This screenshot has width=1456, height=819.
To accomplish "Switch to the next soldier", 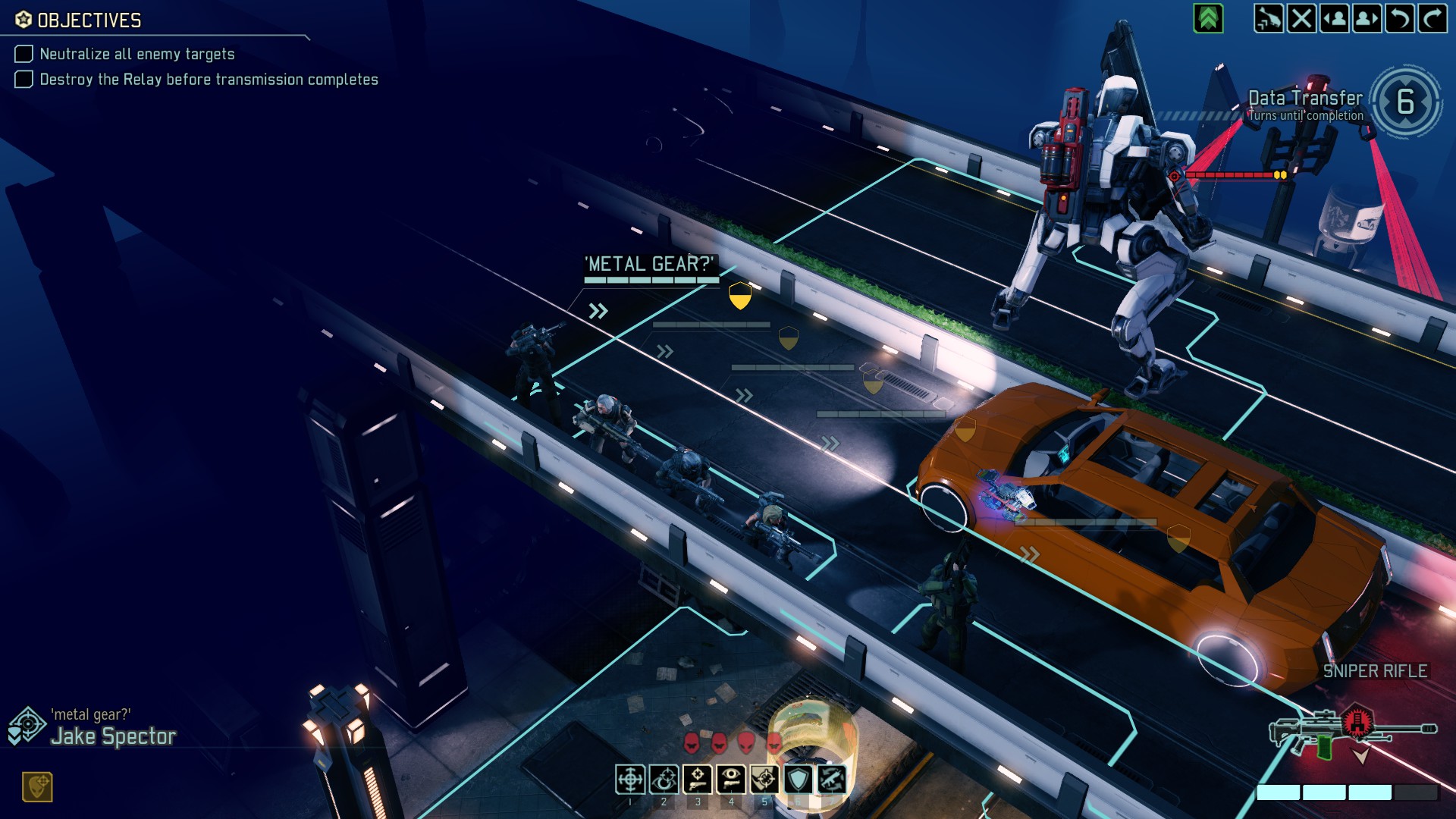I will 1367,18.
